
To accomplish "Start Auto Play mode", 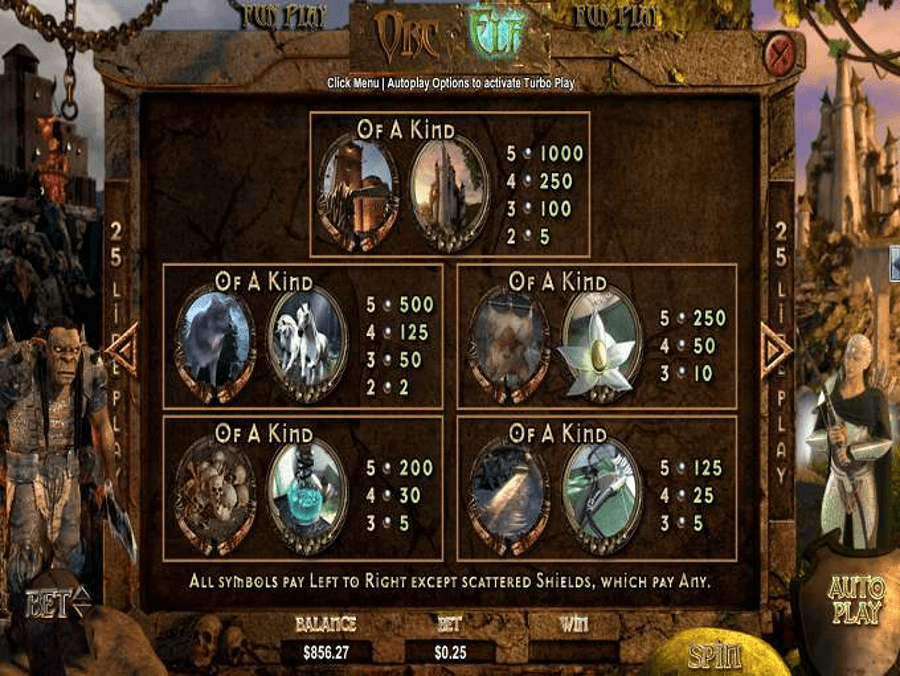I will (856, 600).
